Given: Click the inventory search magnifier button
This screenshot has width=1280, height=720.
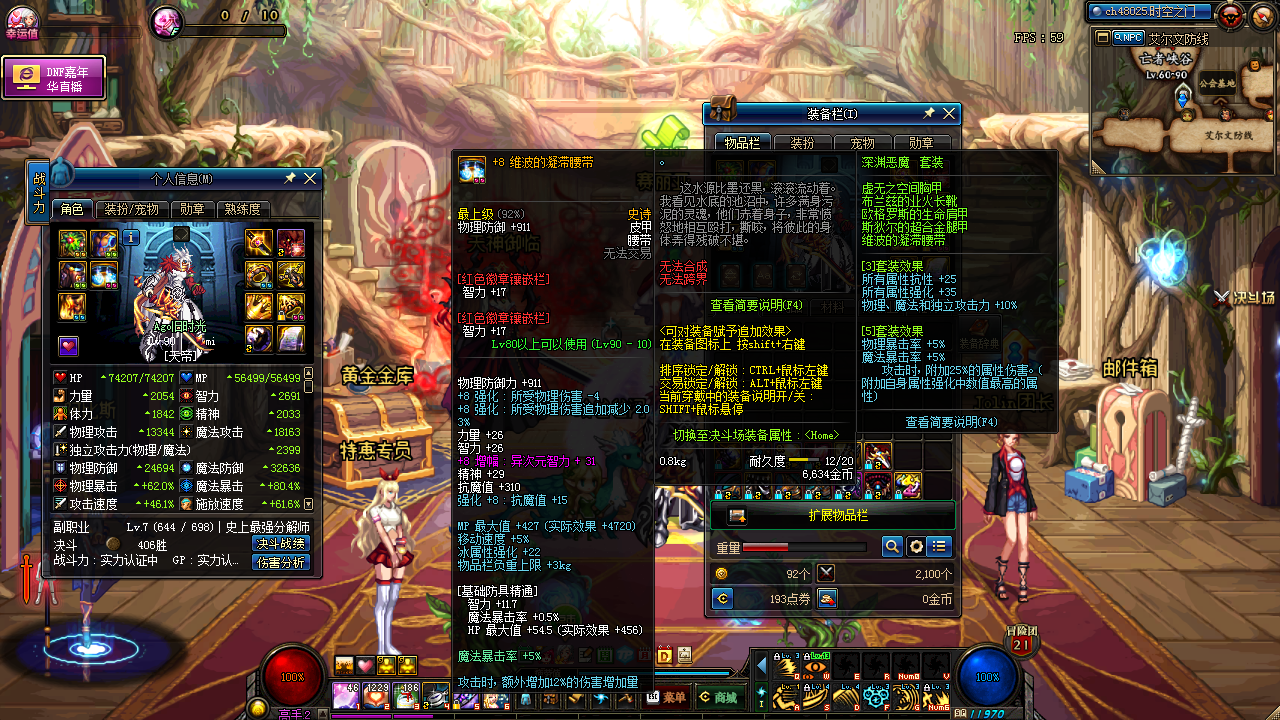Looking at the screenshot, I should point(892,547).
